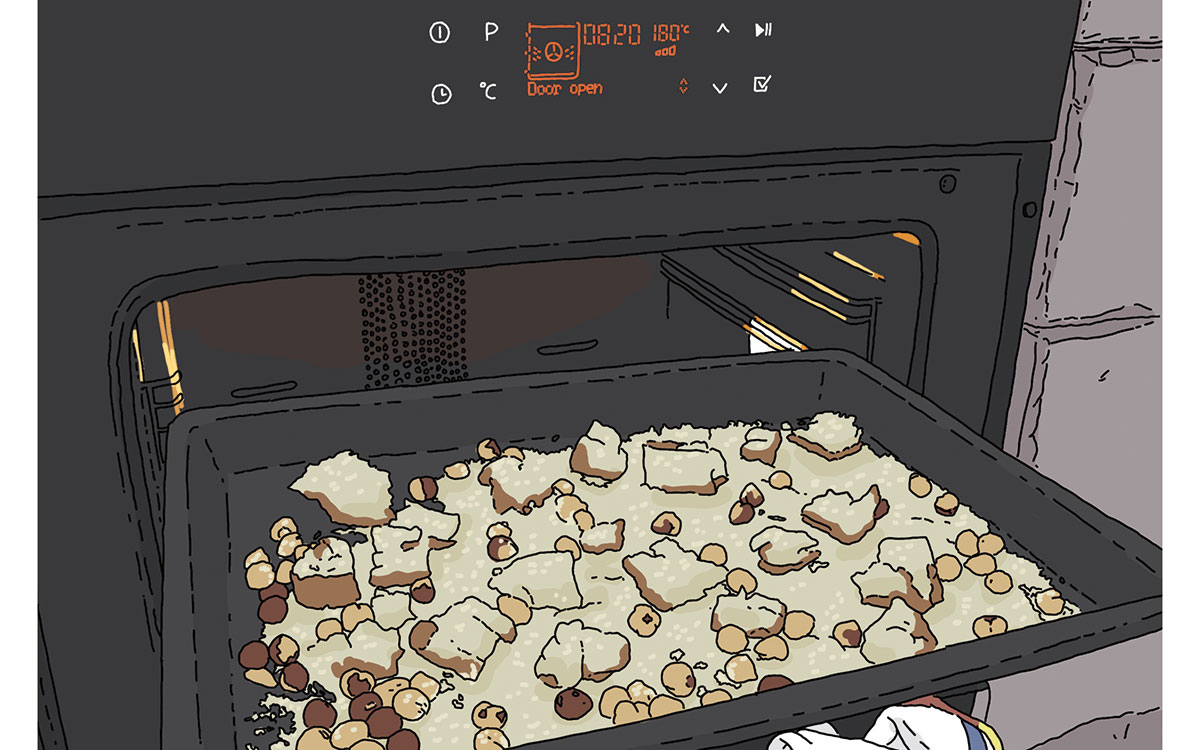Increase value with the up arrow
1200x750 pixels.
(x=722, y=29)
